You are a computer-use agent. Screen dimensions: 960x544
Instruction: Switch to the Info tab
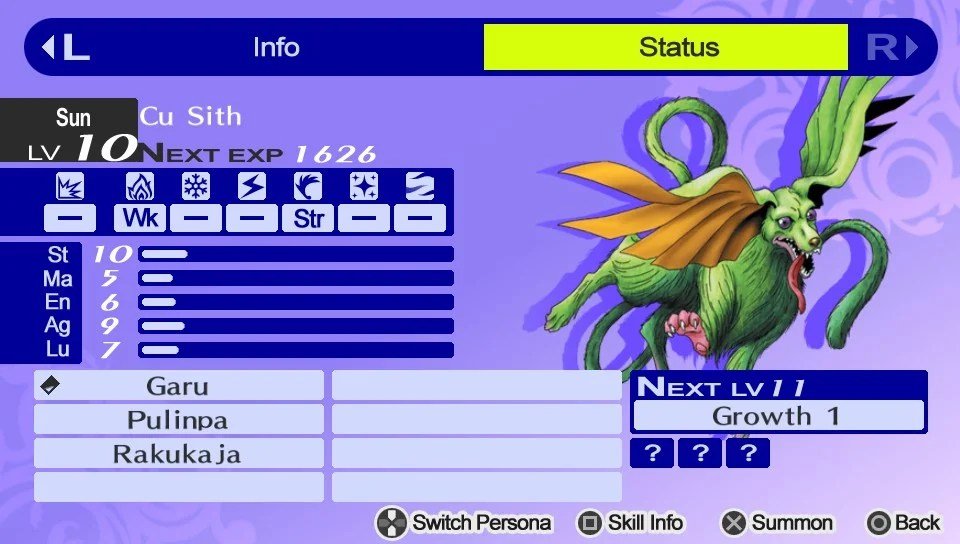point(276,47)
